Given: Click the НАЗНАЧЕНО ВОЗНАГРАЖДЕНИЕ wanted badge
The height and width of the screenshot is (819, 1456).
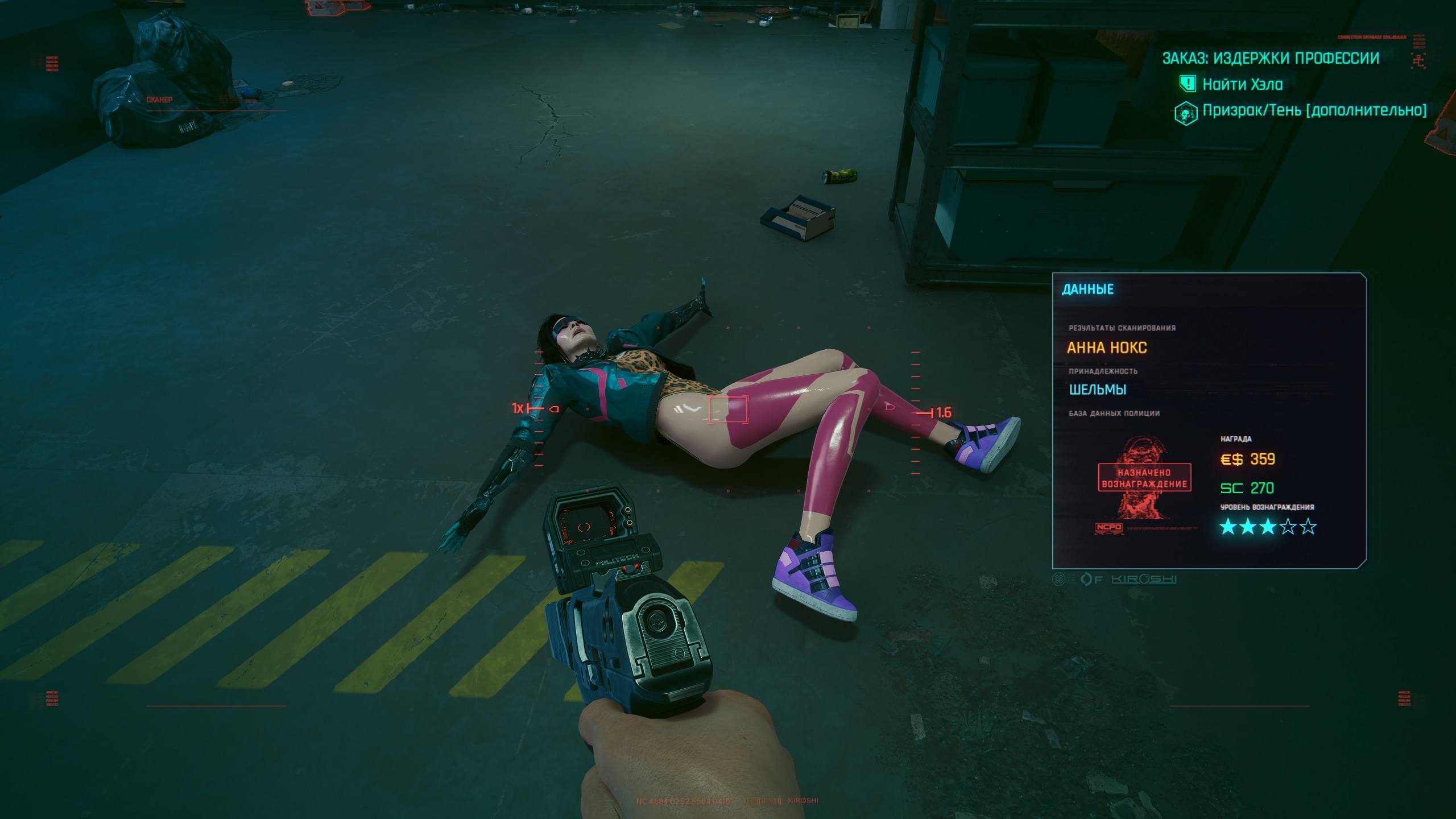Looking at the screenshot, I should [1144, 478].
